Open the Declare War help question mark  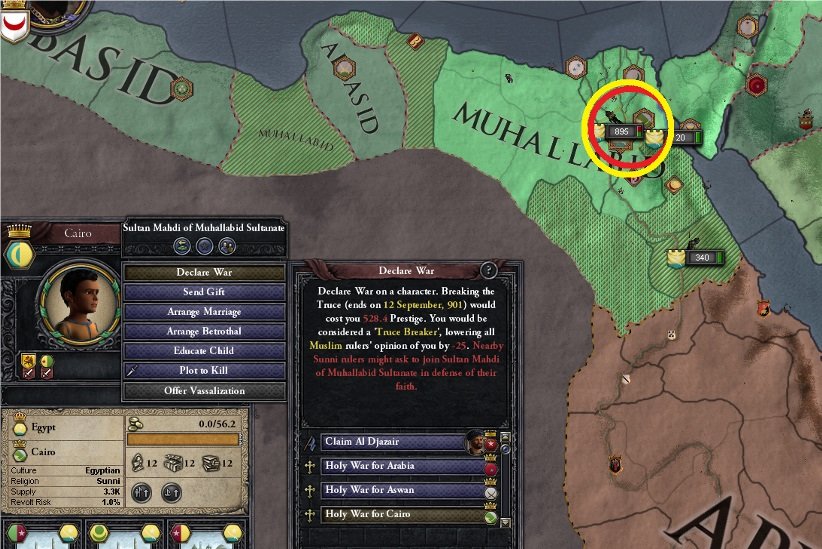(x=489, y=270)
